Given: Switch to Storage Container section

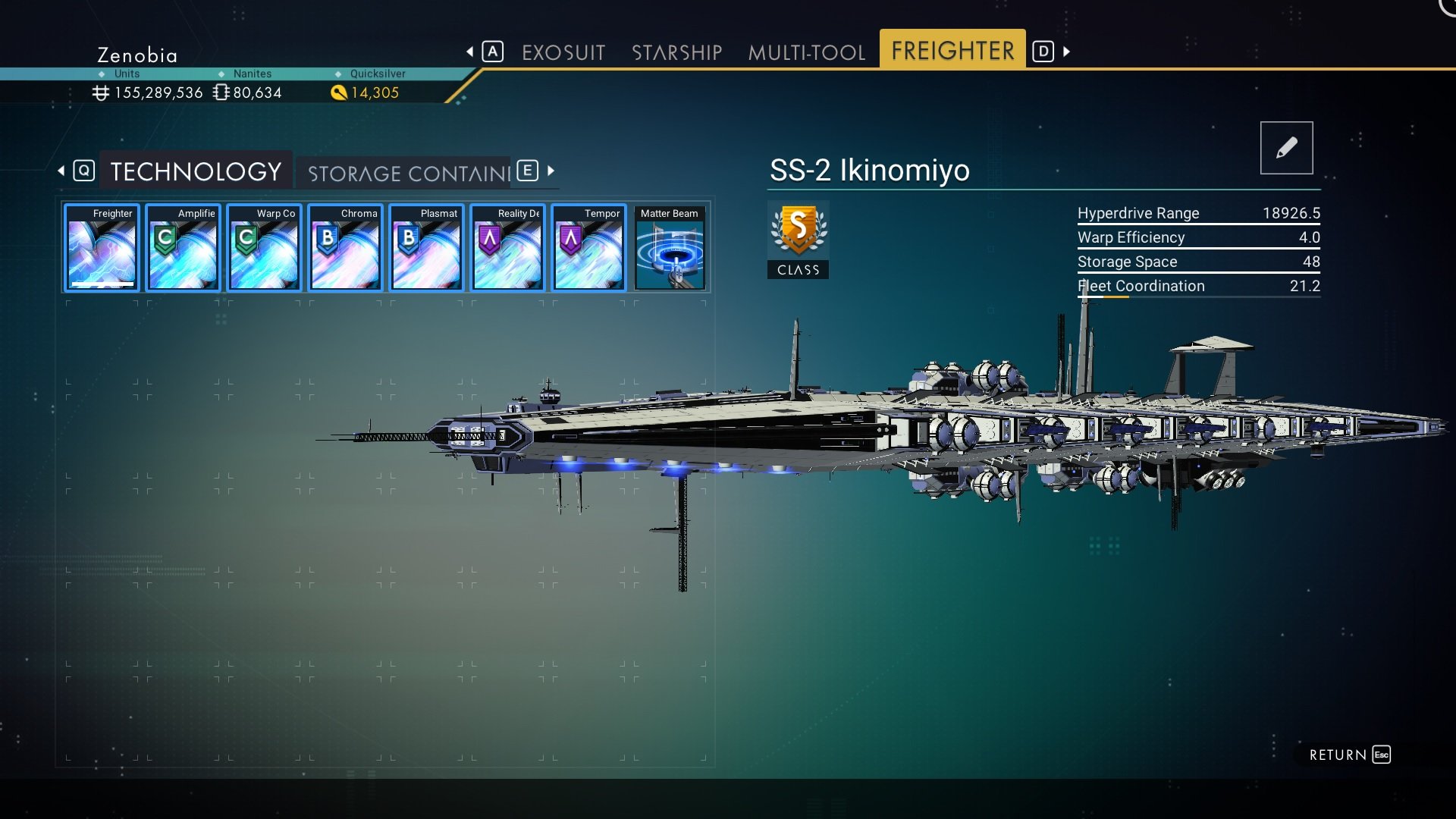Looking at the screenshot, I should click(x=409, y=173).
